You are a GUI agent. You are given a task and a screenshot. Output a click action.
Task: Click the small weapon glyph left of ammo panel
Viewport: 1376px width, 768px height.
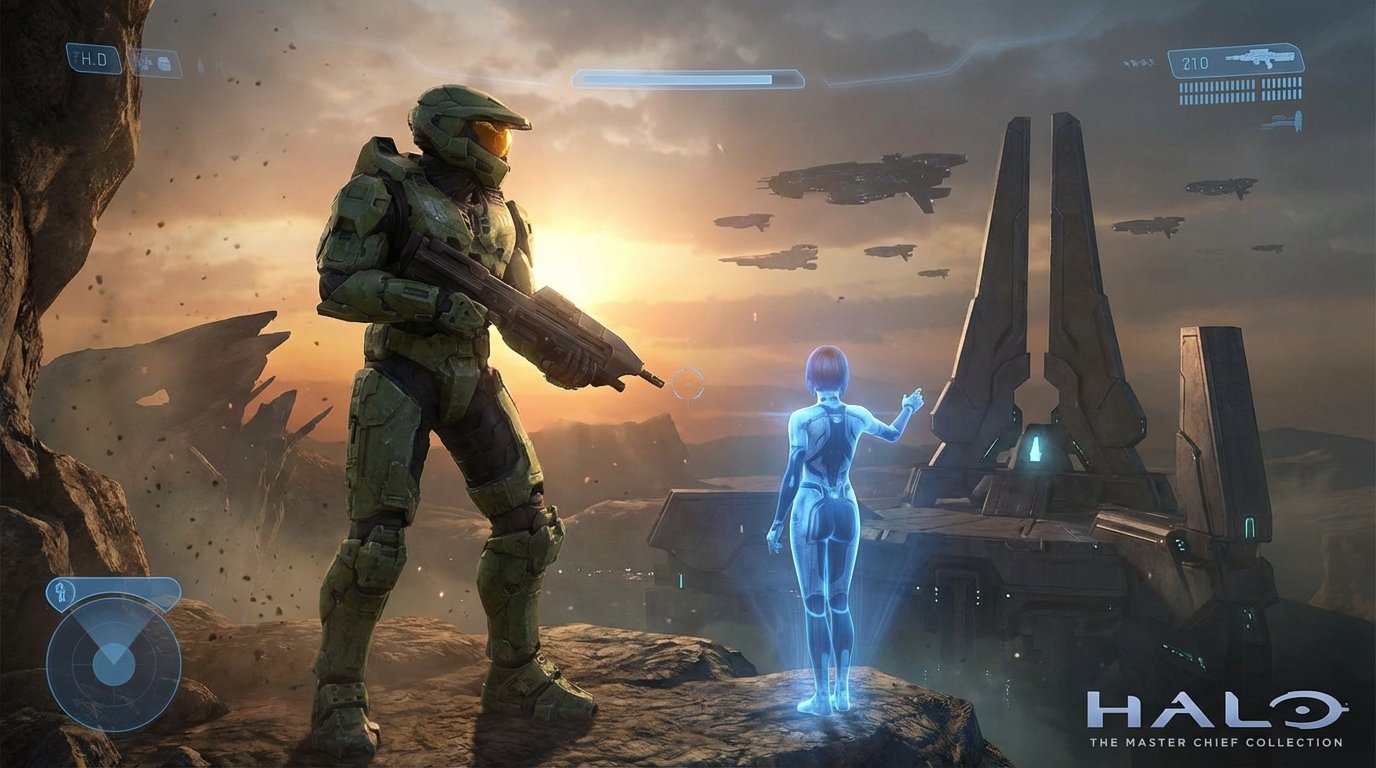pos(1139,62)
